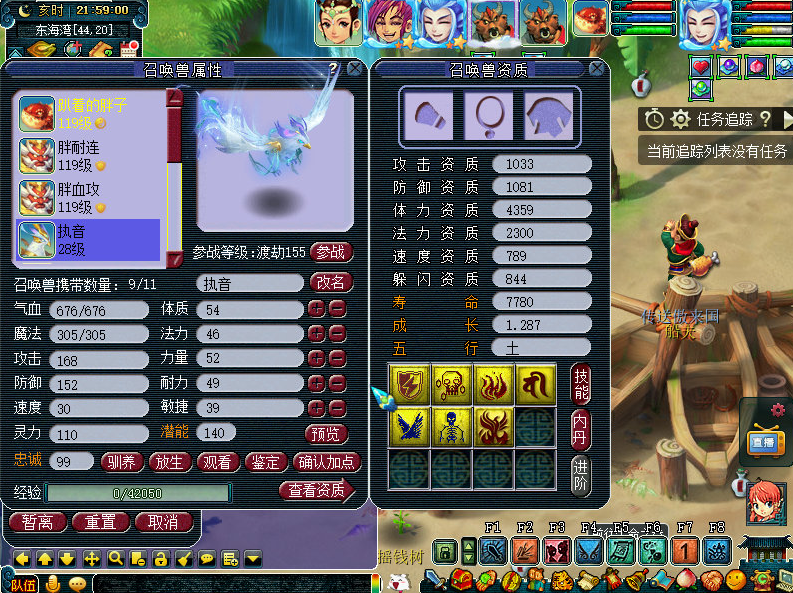Release the pet with 放生
793x593 pixels.
[x=170, y=462]
